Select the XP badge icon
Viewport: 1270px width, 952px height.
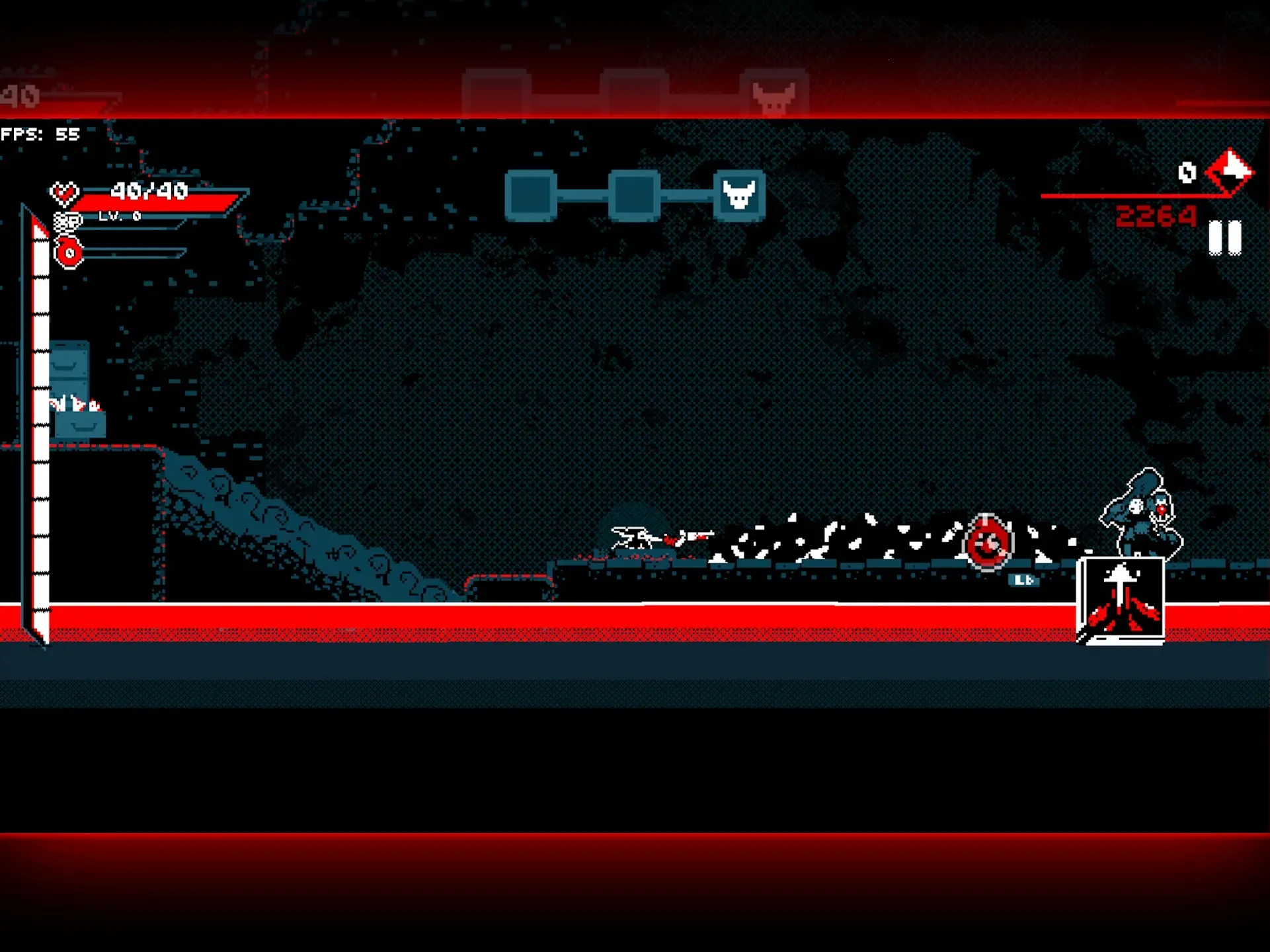[68, 222]
